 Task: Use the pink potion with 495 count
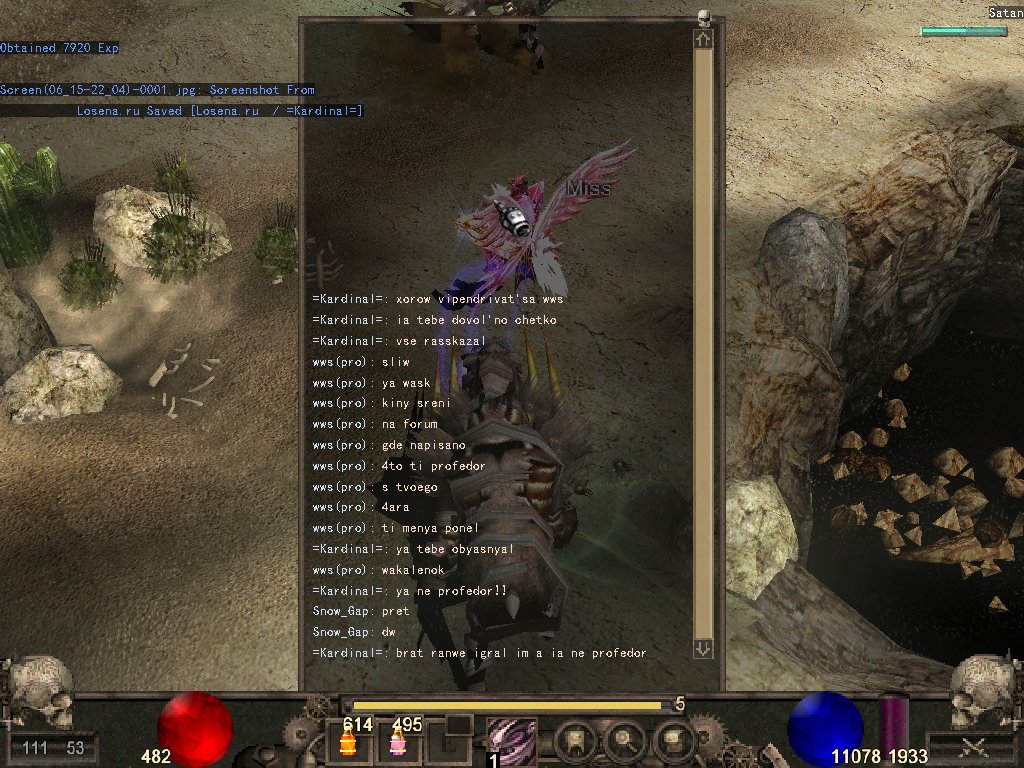(397, 743)
